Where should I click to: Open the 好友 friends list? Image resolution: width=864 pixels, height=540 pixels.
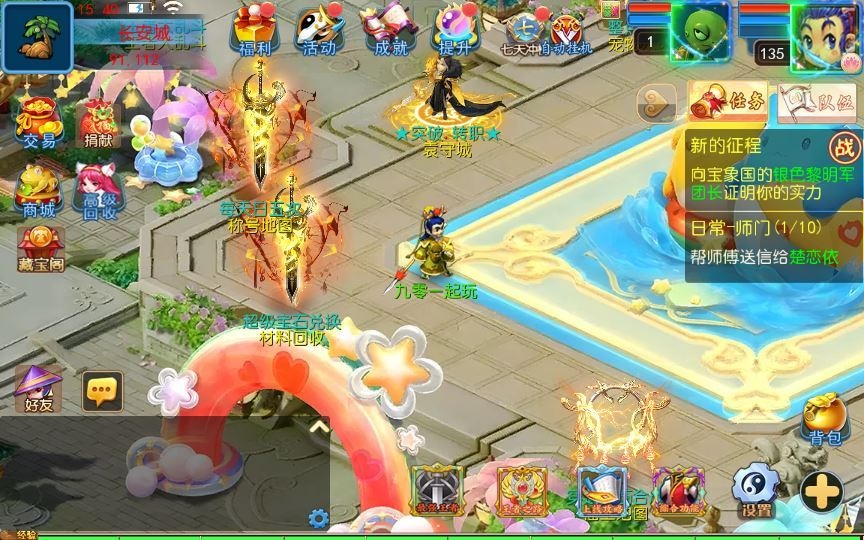[x=37, y=388]
